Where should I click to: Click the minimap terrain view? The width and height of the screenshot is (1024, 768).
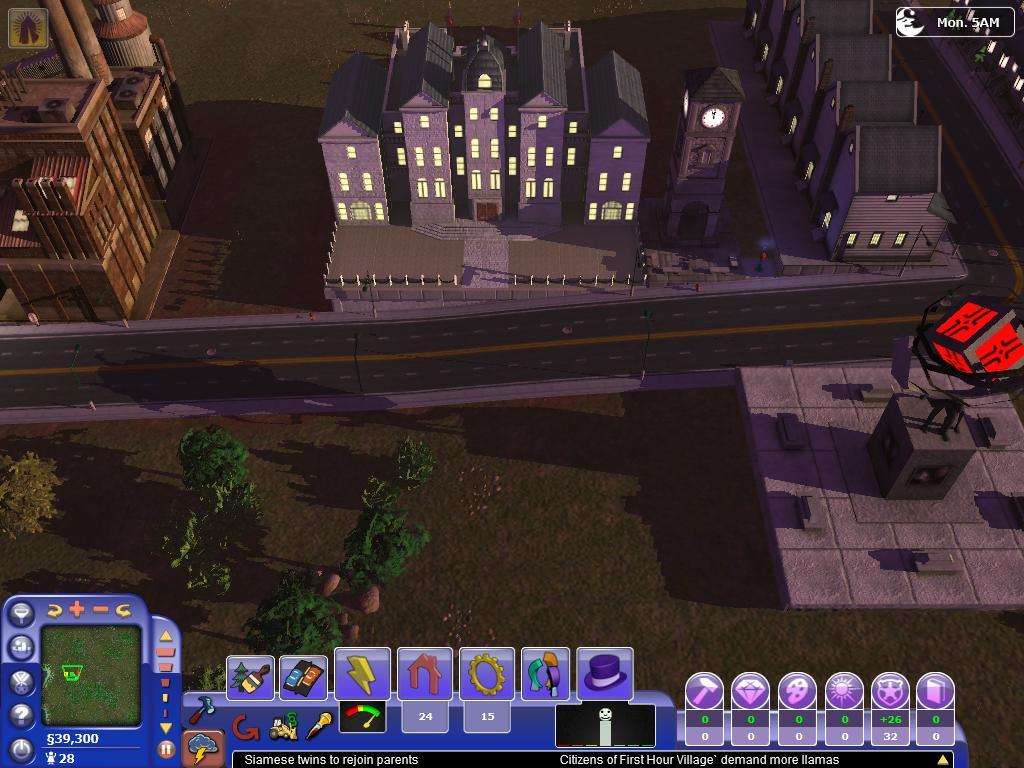pyautogui.click(x=91, y=676)
